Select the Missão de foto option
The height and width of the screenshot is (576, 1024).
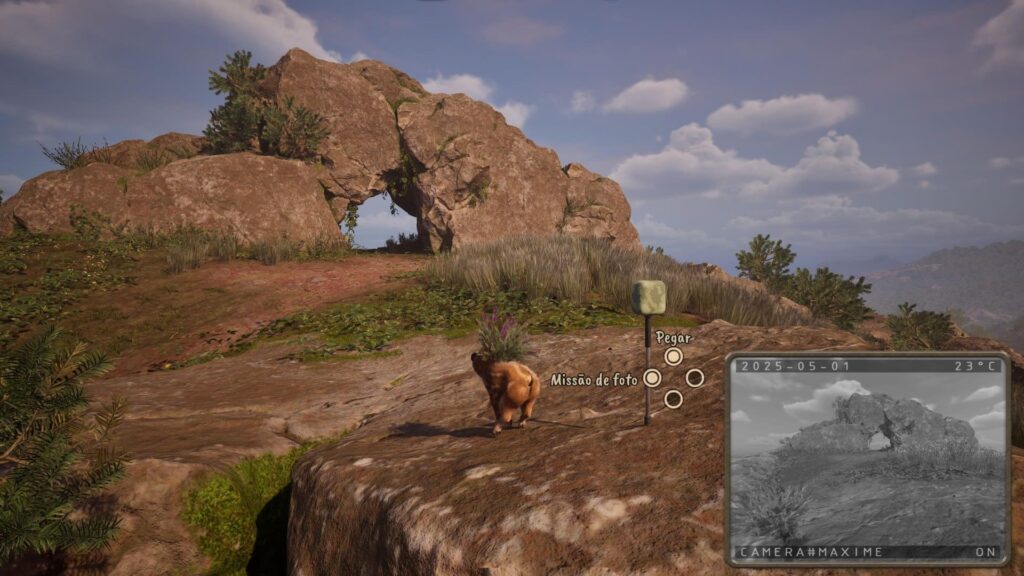[652, 378]
